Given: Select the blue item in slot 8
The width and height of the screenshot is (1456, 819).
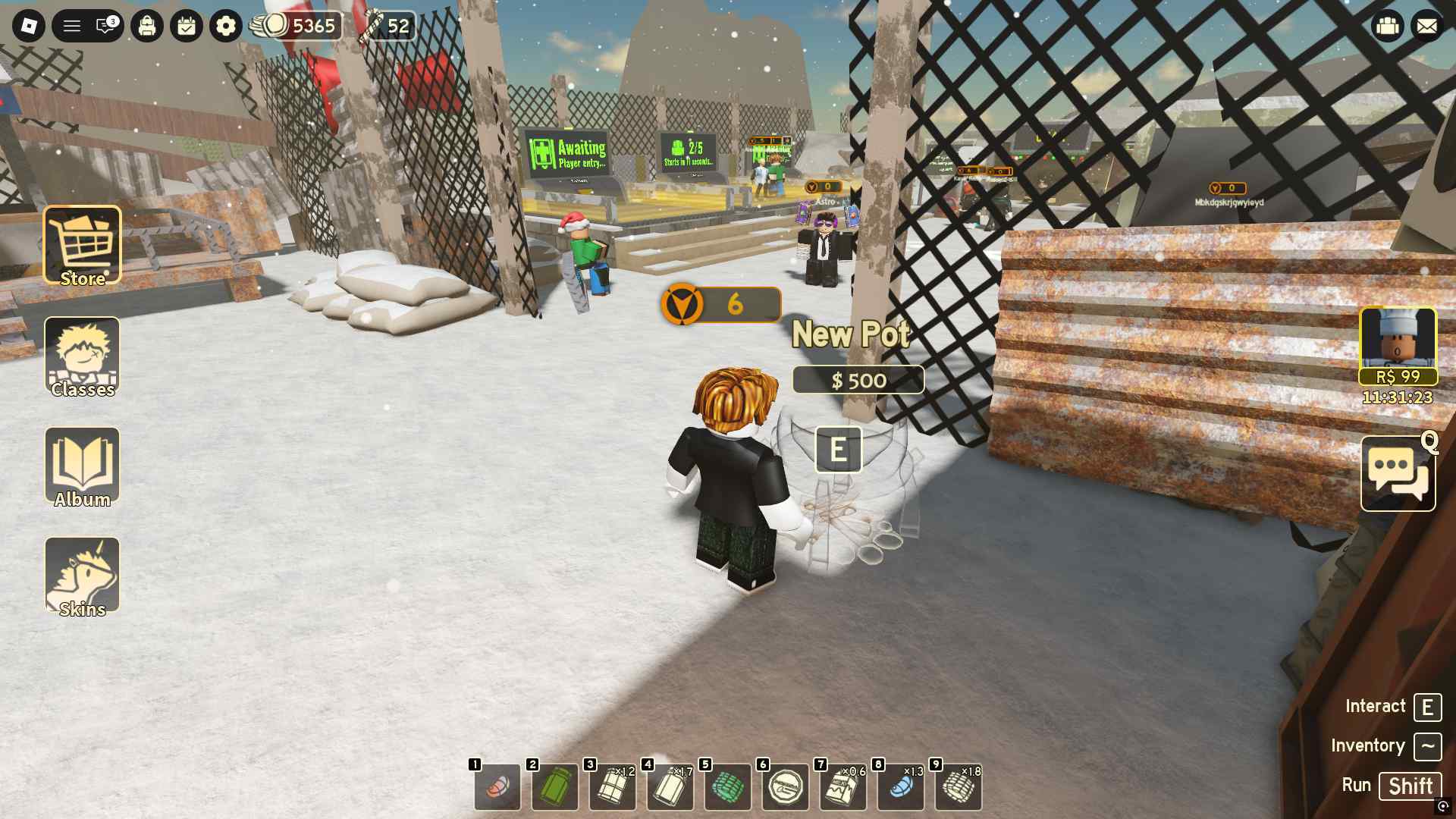Looking at the screenshot, I should (902, 787).
